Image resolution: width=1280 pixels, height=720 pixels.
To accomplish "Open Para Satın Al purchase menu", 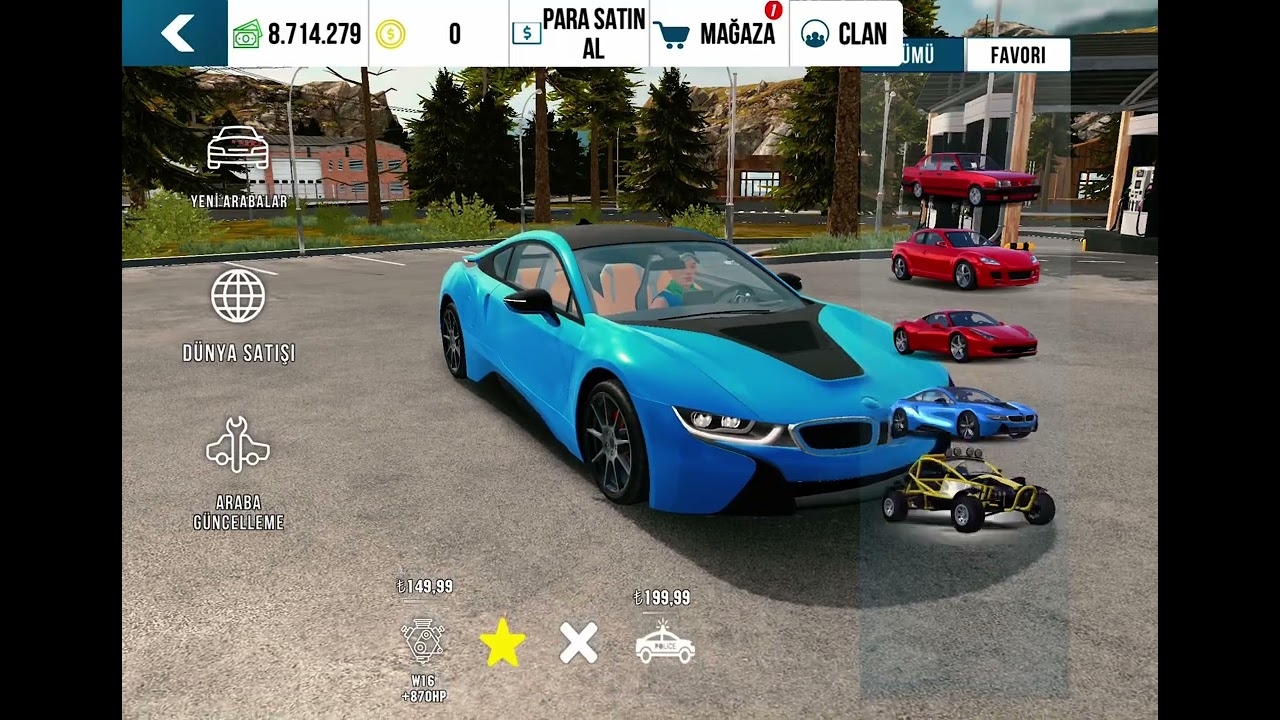I will tap(579, 33).
